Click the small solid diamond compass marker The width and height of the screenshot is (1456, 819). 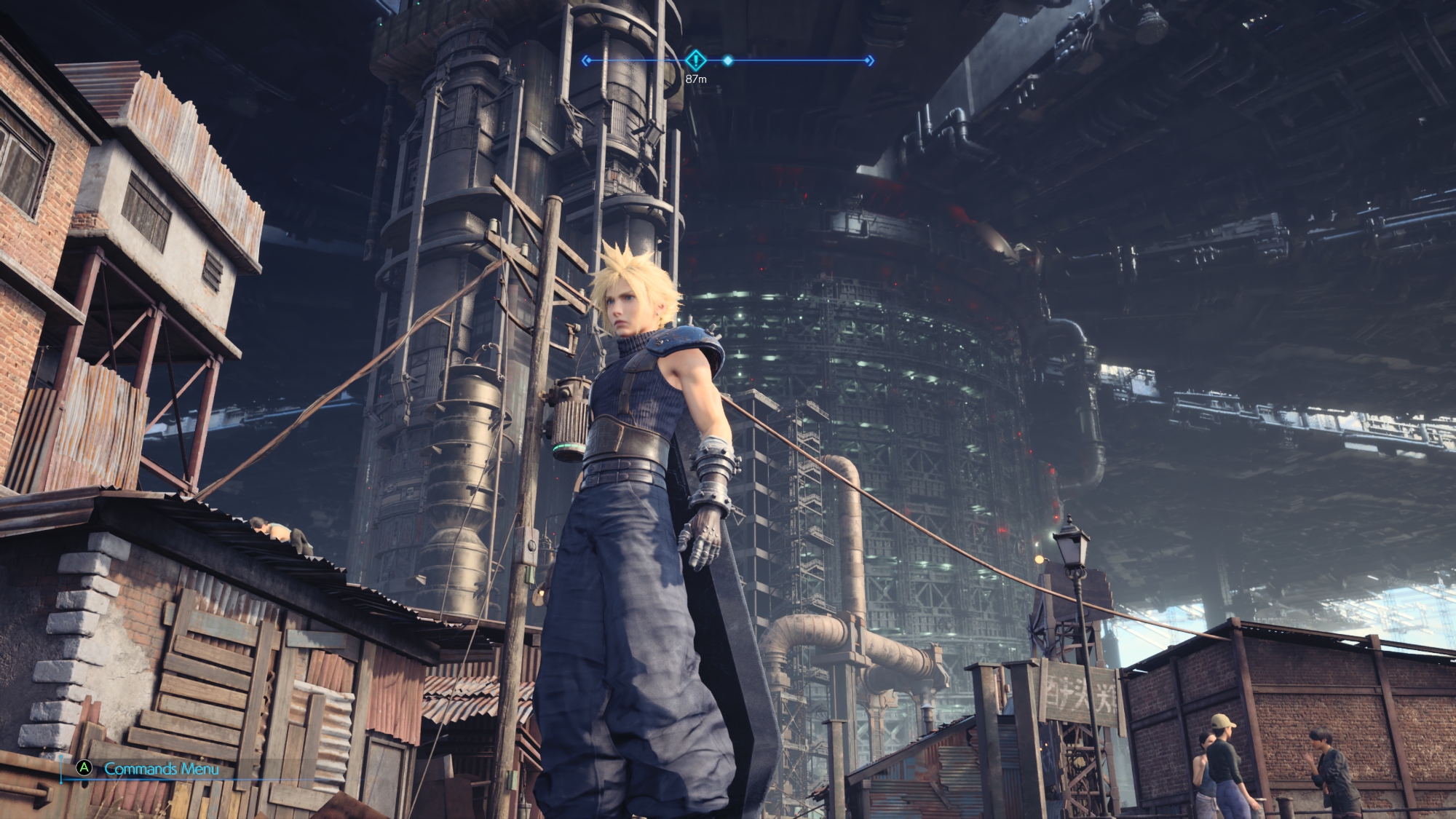click(727, 61)
